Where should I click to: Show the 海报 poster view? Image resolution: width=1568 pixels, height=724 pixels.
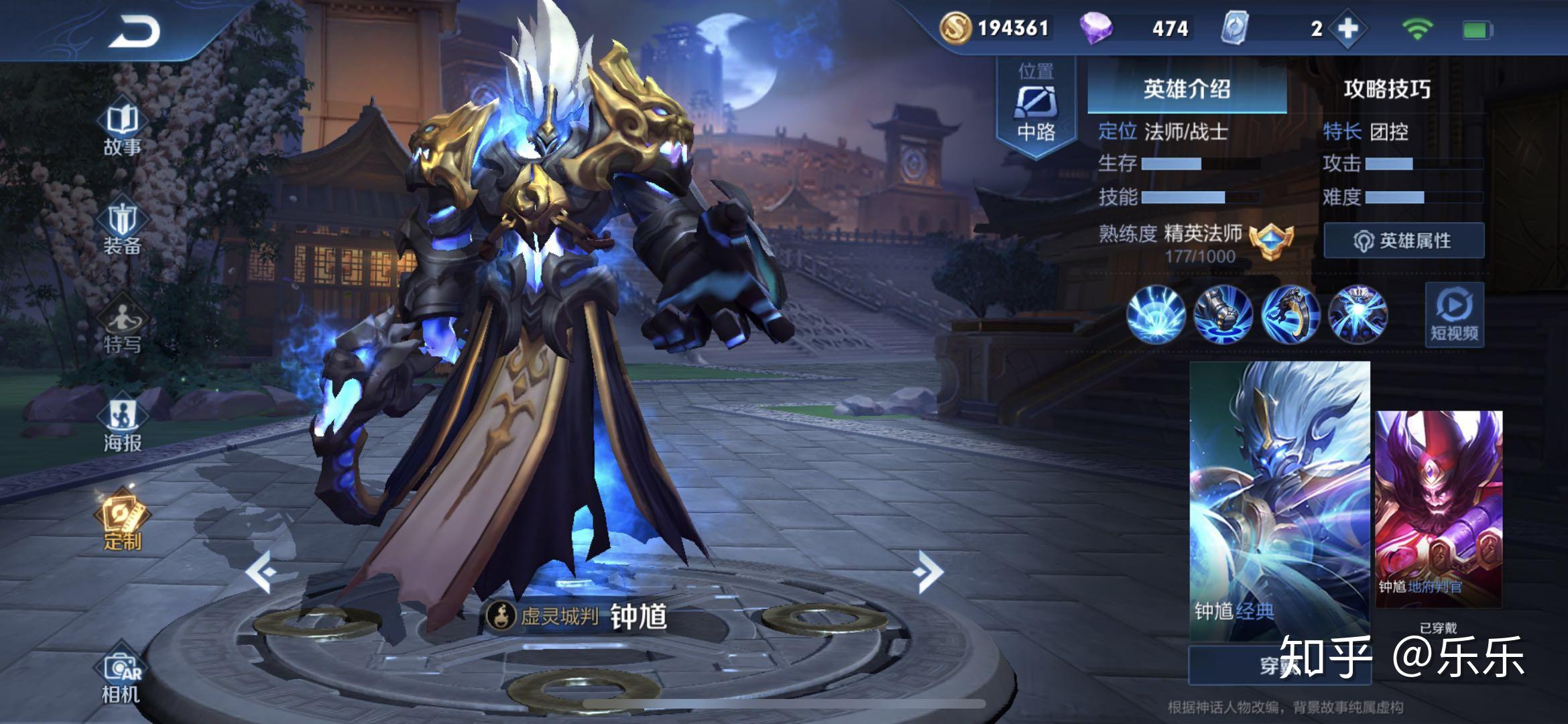pyautogui.click(x=122, y=426)
